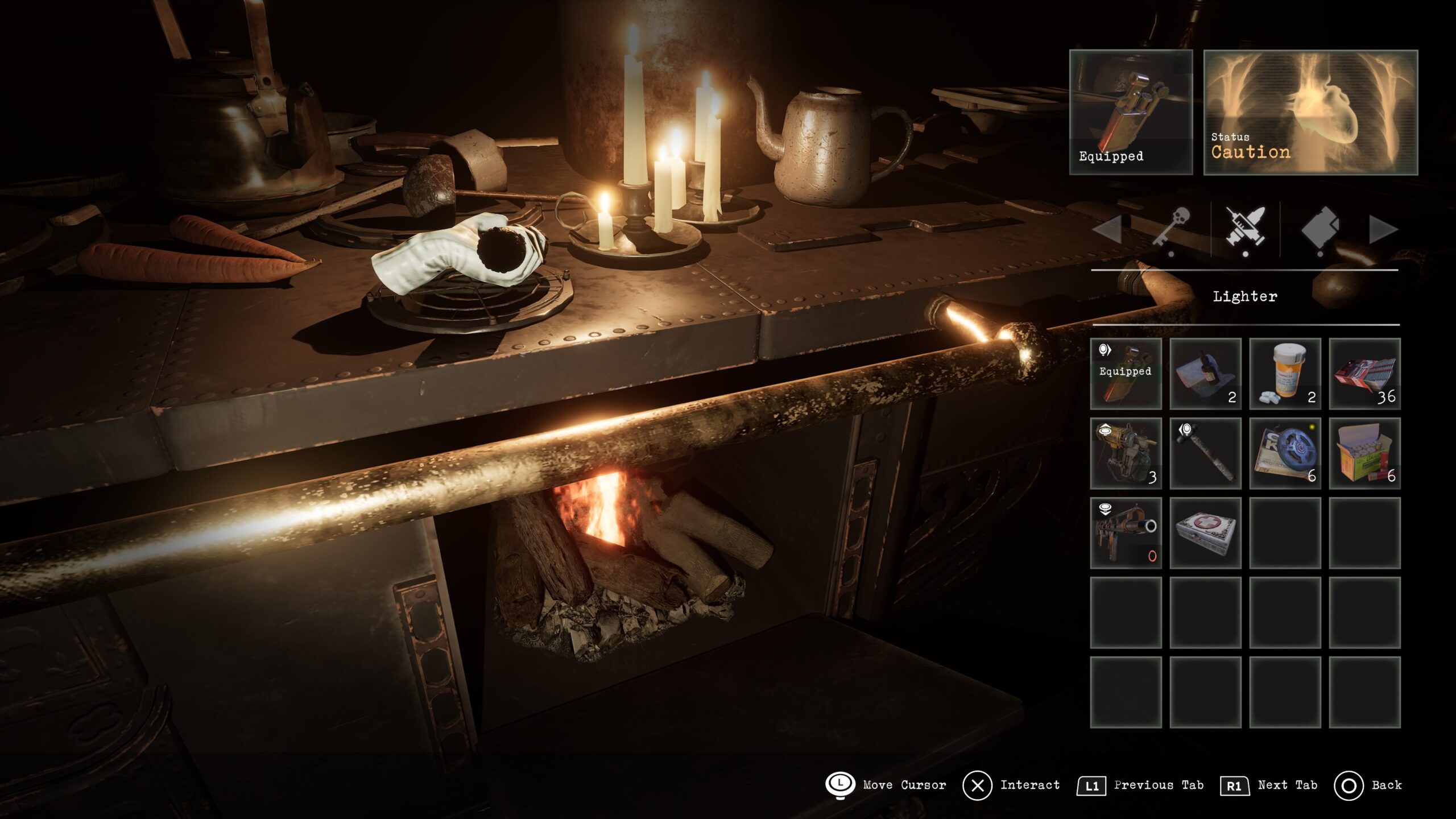
Task: View the heart X-ray Status panel
Action: [x=1310, y=112]
